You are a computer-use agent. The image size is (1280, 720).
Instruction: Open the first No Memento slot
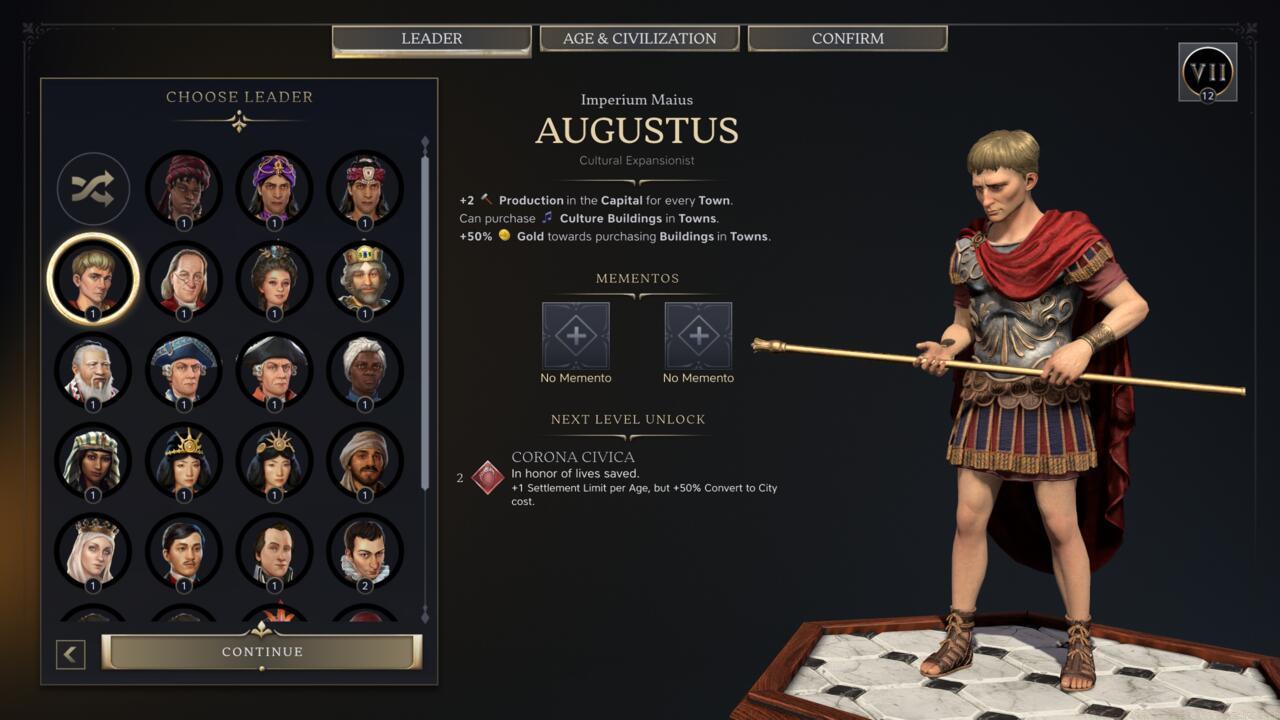click(x=575, y=336)
